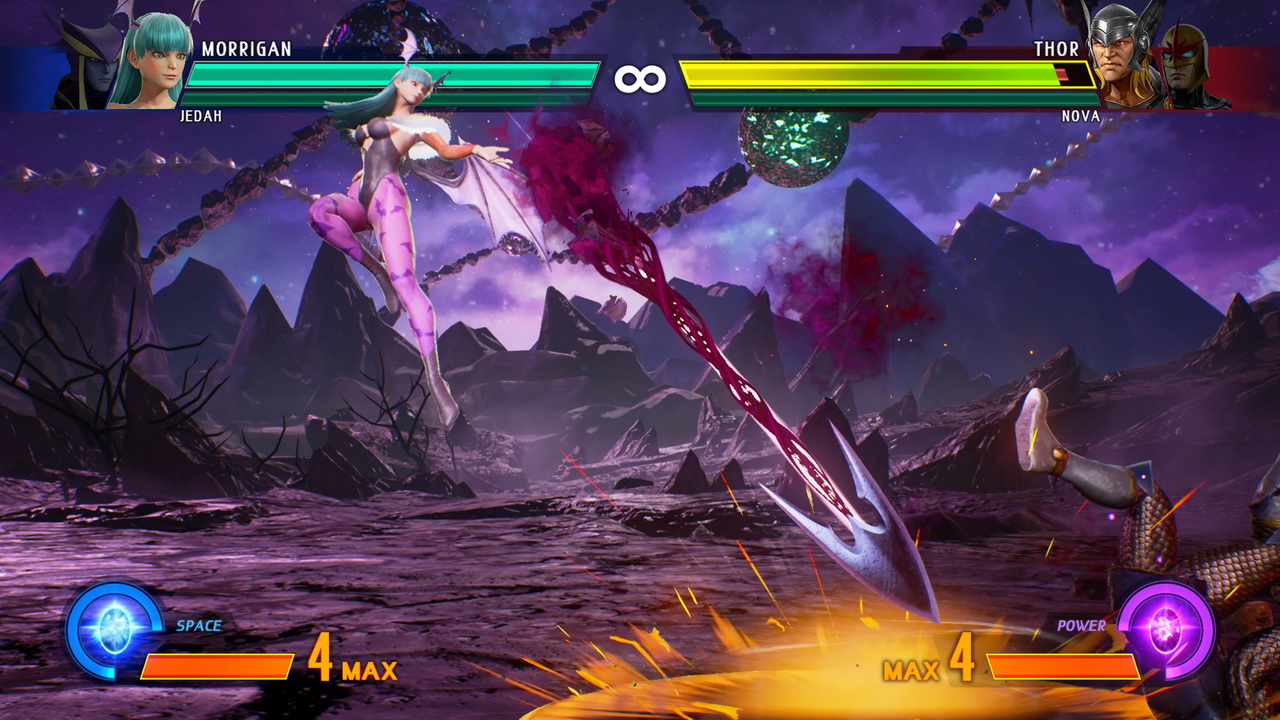
Task: Activate the blue Space Stone icon
Action: pos(114,631)
